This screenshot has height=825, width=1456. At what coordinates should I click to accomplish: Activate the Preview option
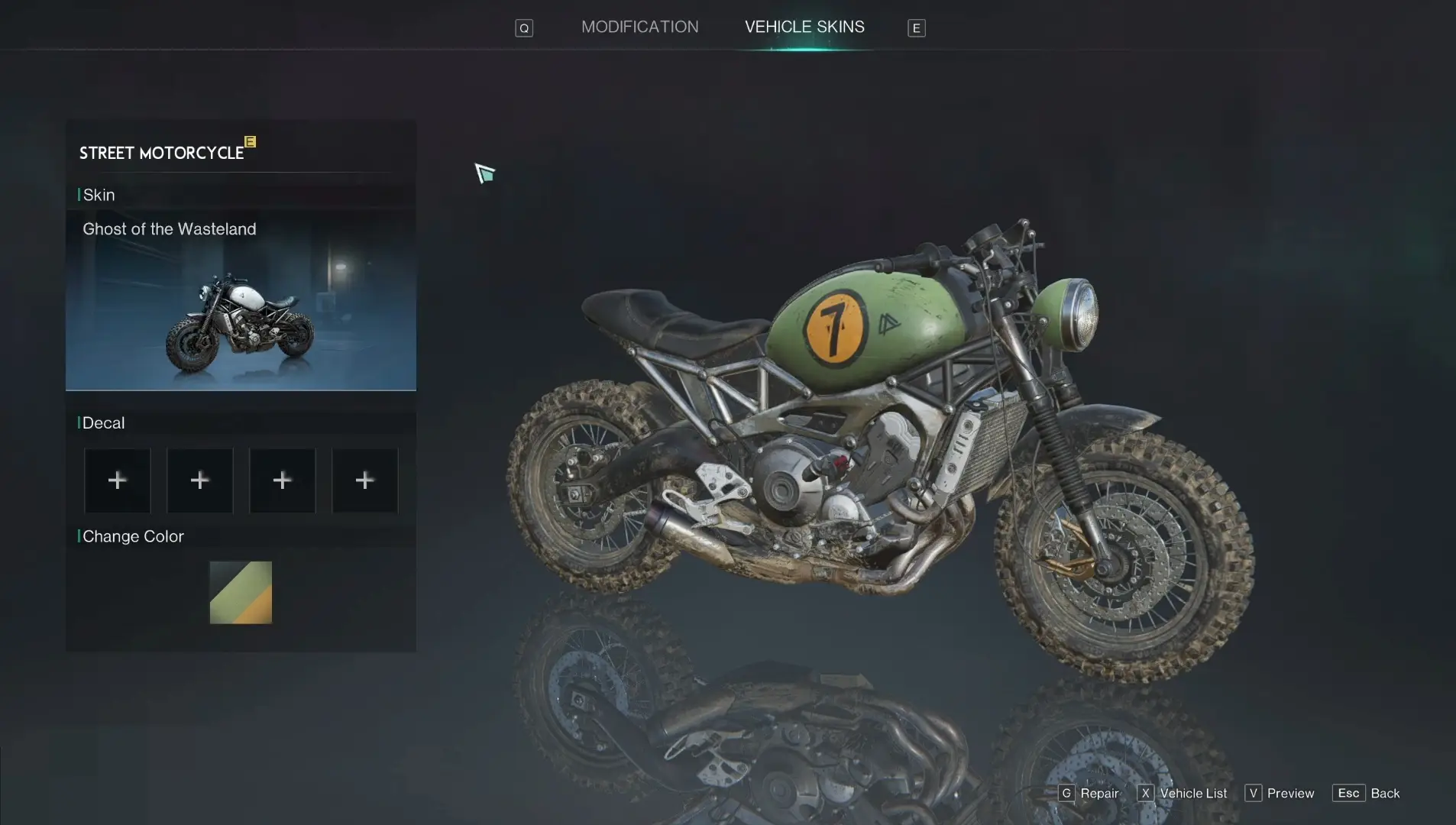pos(1280,793)
